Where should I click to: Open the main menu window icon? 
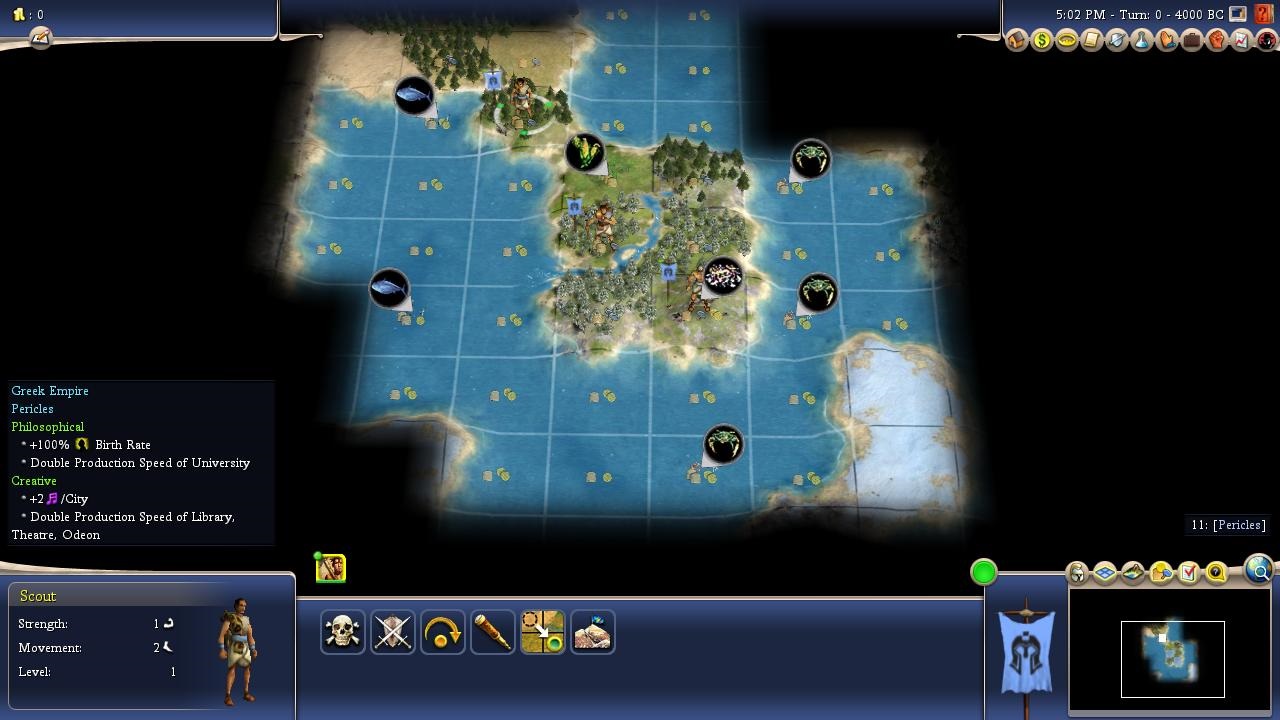click(1238, 14)
